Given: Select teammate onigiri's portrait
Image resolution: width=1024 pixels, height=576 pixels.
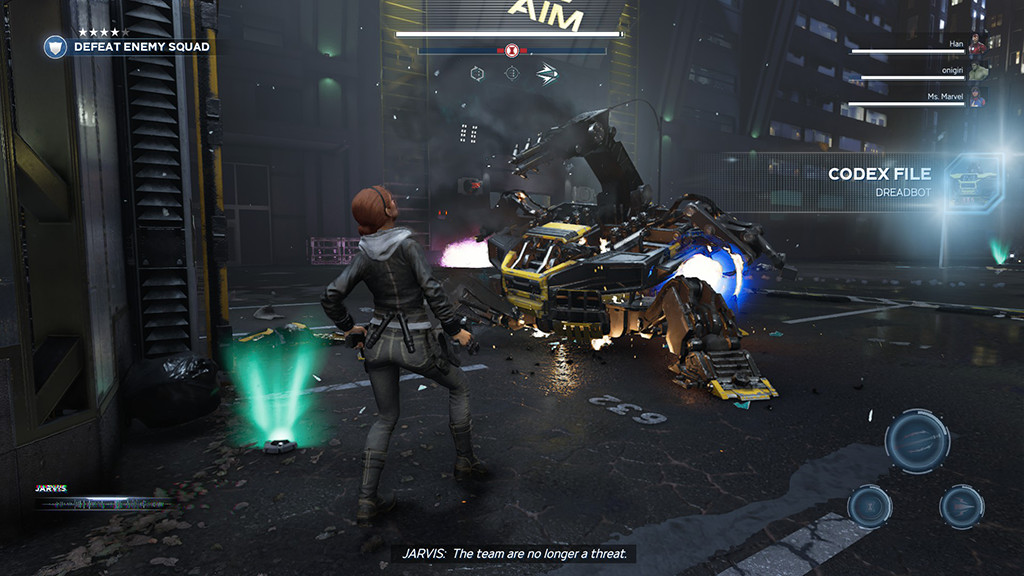Looking at the screenshot, I should click(977, 71).
